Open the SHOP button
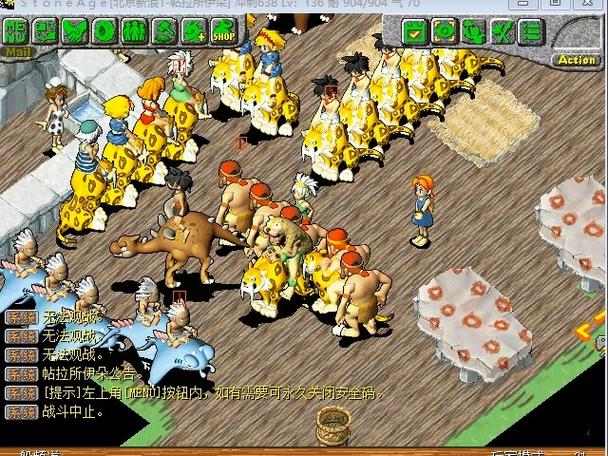The height and width of the screenshot is (456, 608). [222, 32]
